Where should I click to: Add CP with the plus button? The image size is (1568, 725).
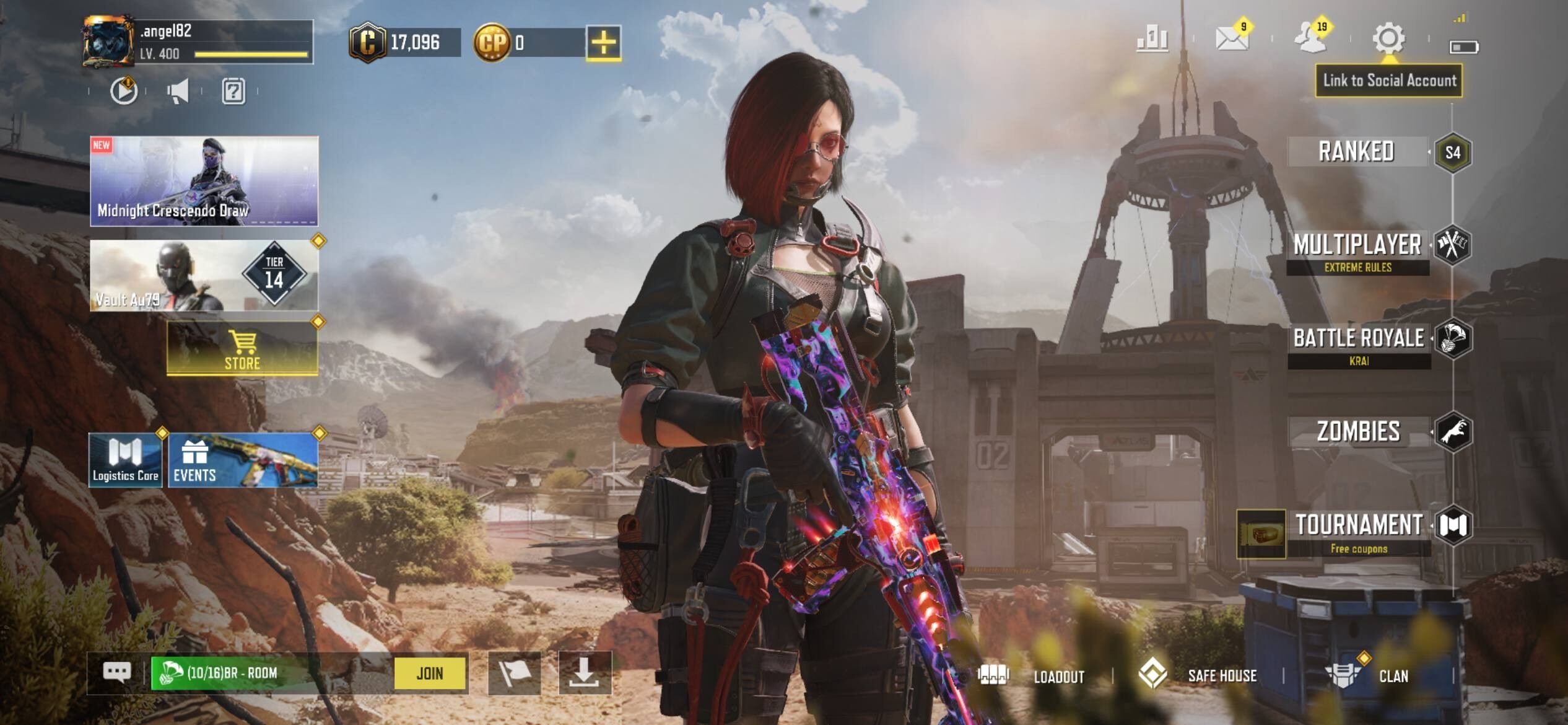[604, 43]
